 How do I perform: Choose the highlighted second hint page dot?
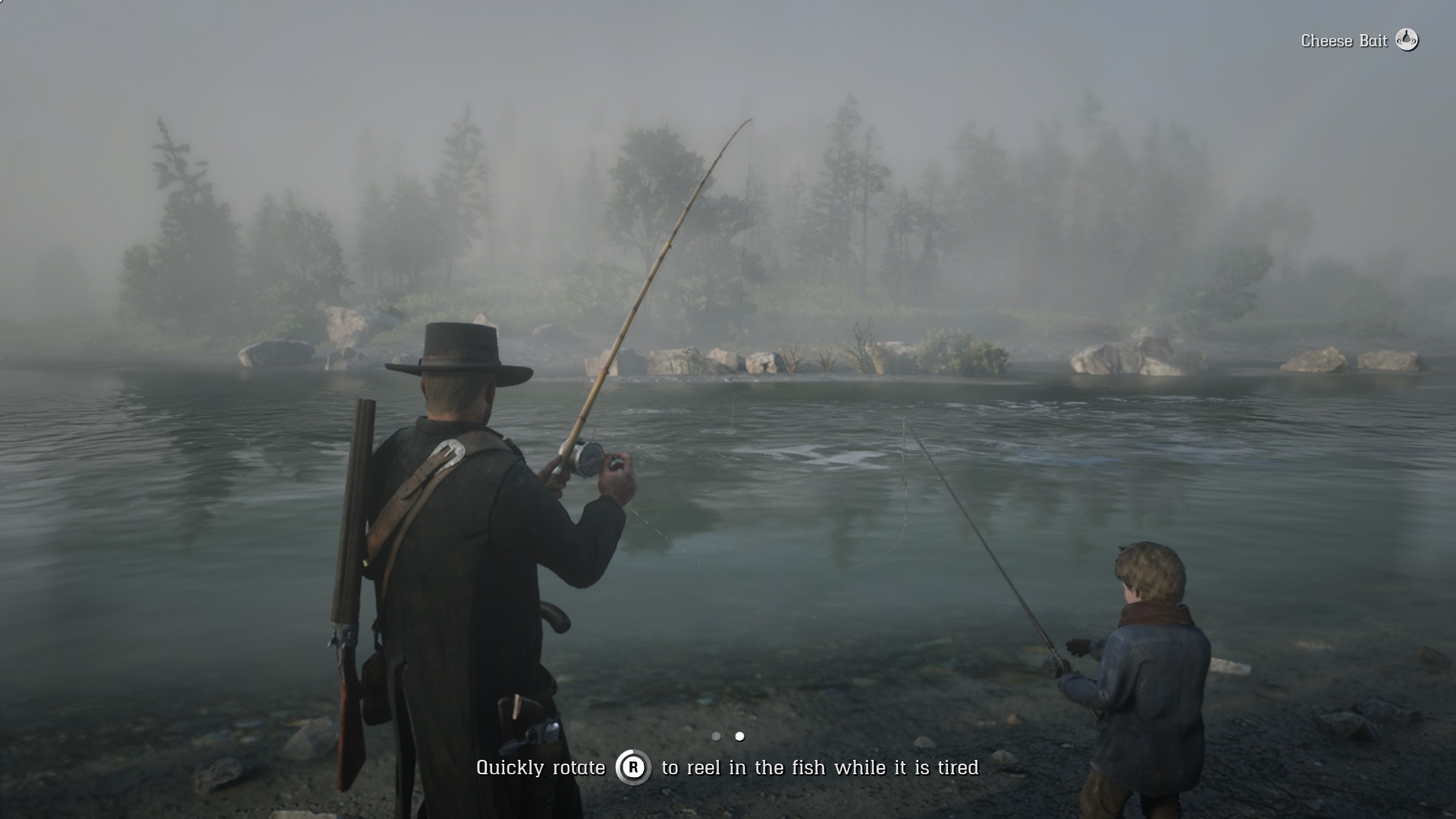(x=739, y=736)
